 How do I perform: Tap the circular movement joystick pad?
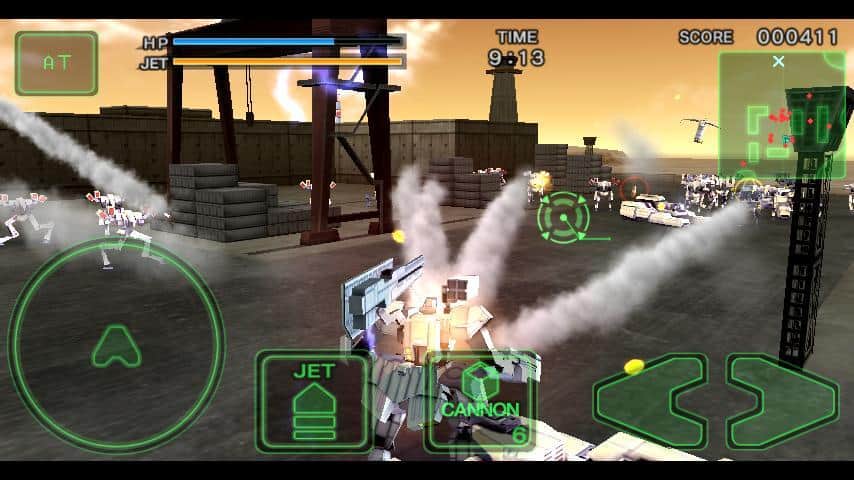click(x=116, y=345)
